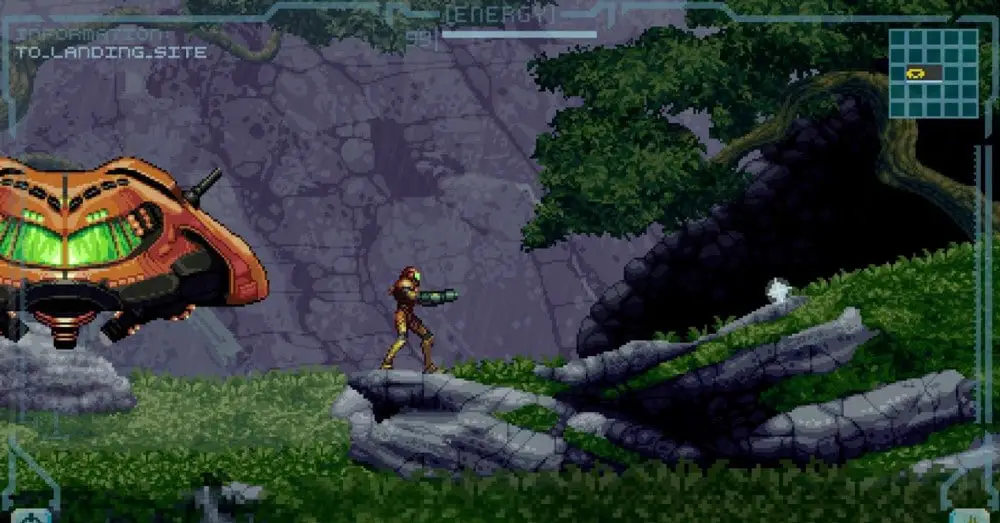Click the yellow ship marker on the minimap
The image size is (1000, 523).
915,72
